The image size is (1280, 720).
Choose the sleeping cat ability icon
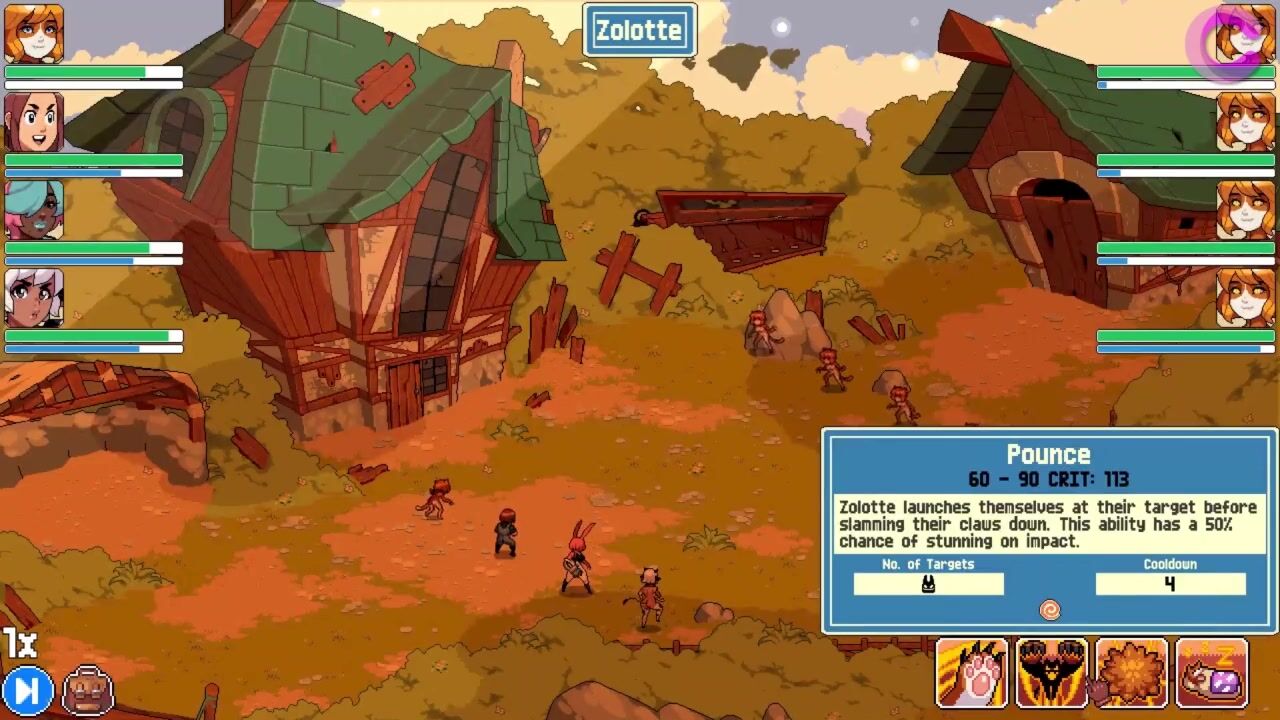pyautogui.click(x=1212, y=674)
